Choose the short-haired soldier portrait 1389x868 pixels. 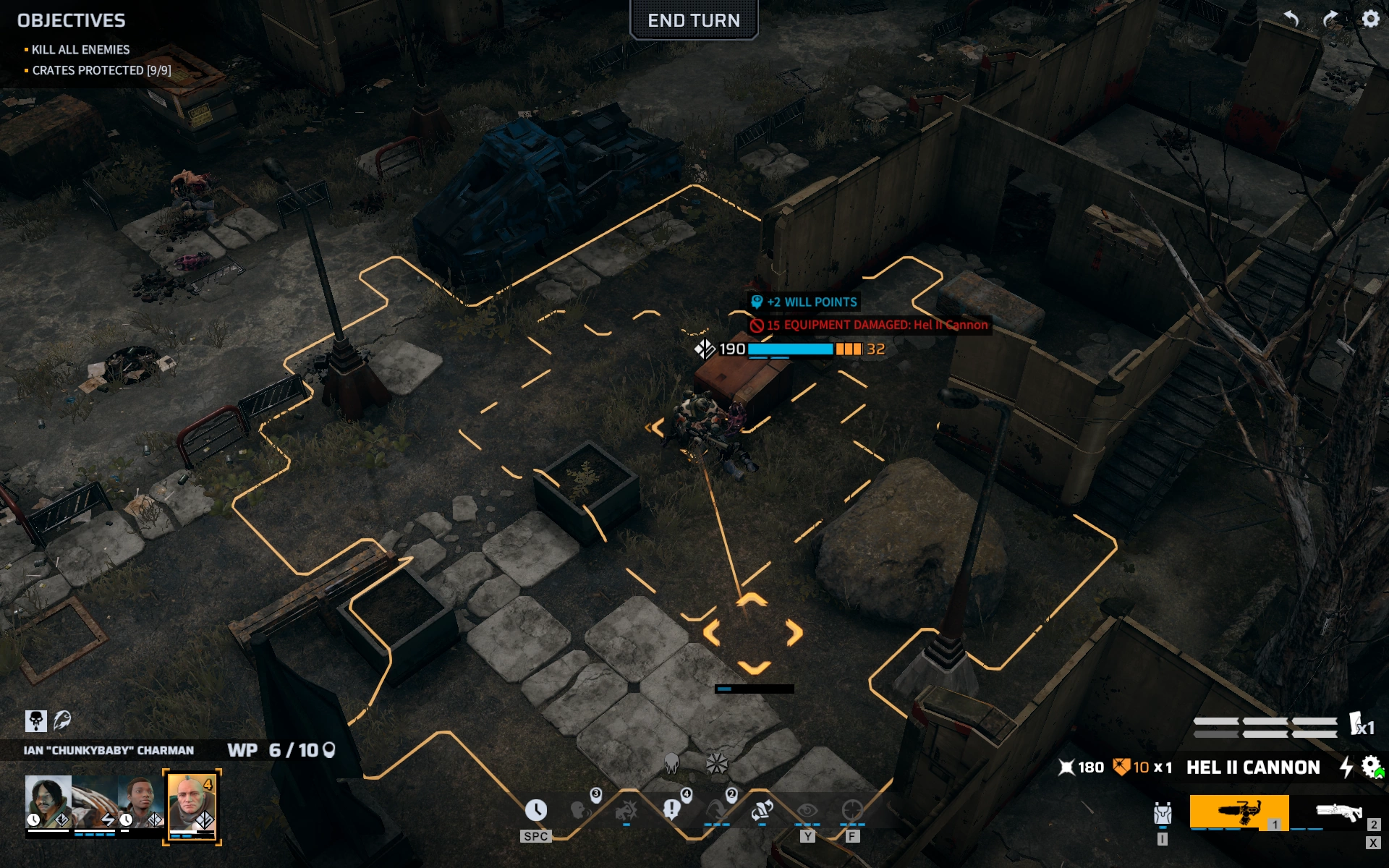click(x=141, y=801)
